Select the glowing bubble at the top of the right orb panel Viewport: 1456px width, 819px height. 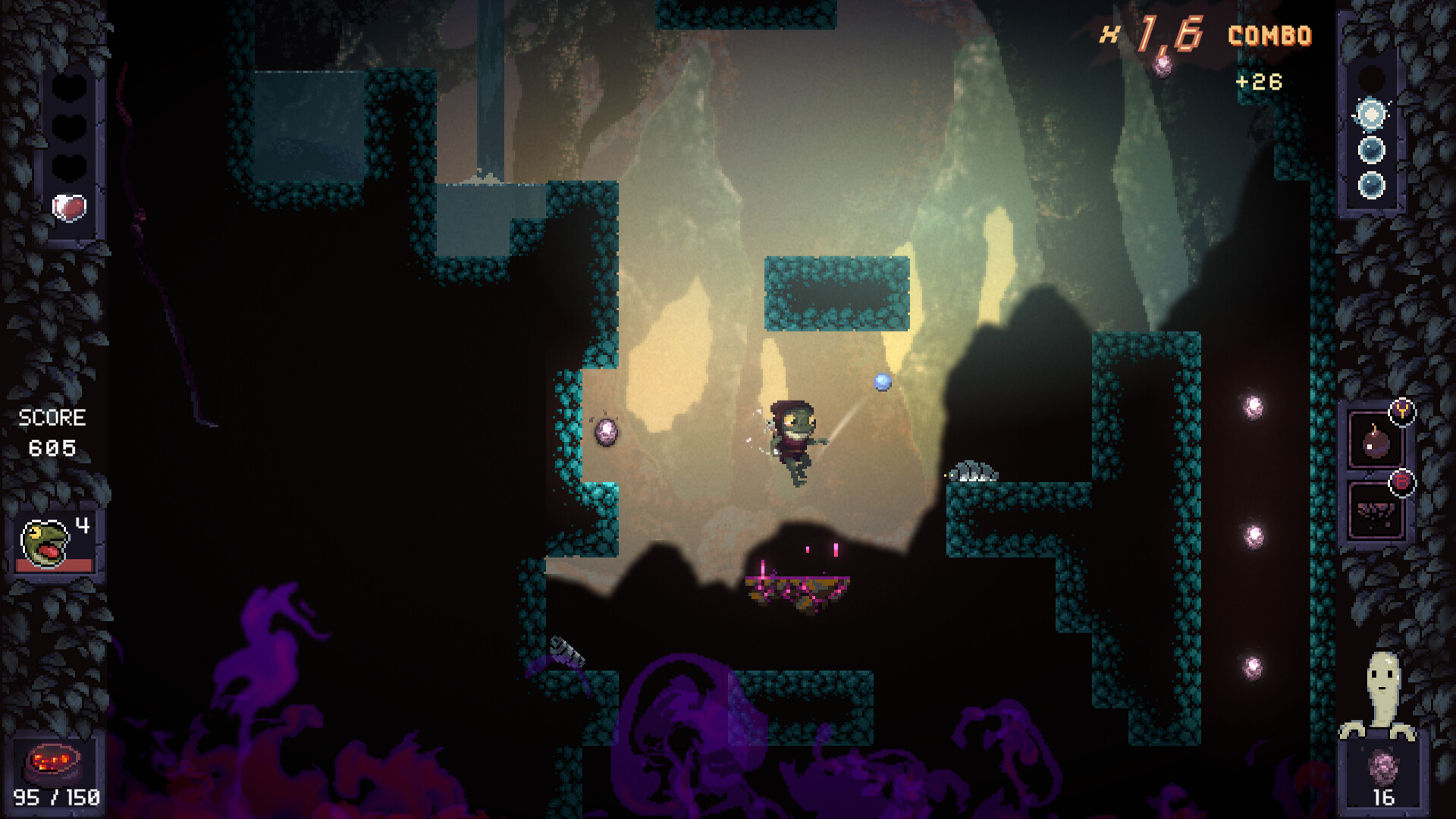(x=1370, y=115)
